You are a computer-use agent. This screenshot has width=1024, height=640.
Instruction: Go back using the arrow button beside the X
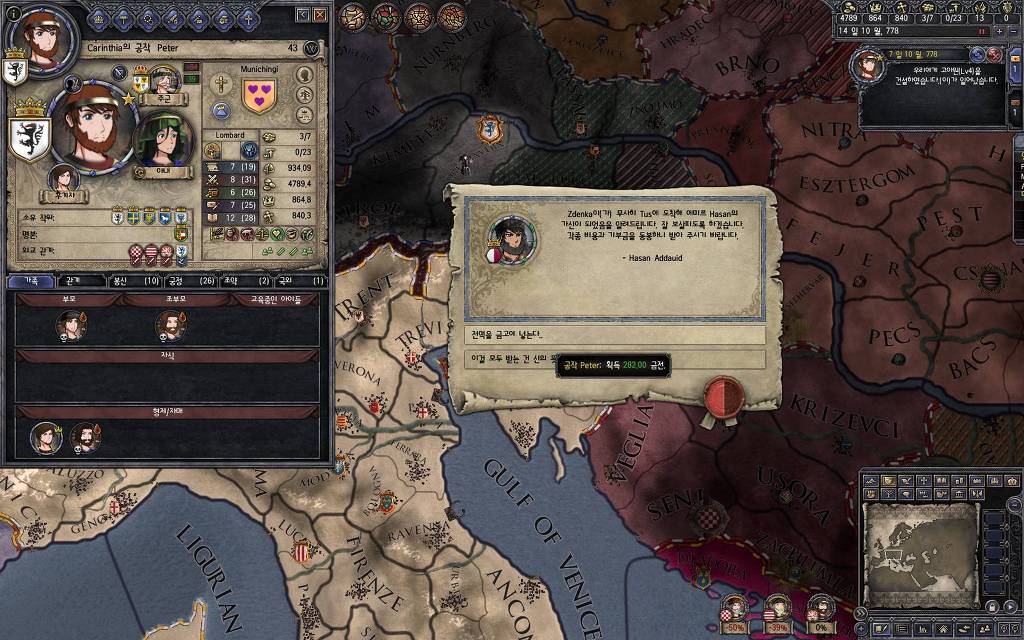pyautogui.click(x=302, y=15)
